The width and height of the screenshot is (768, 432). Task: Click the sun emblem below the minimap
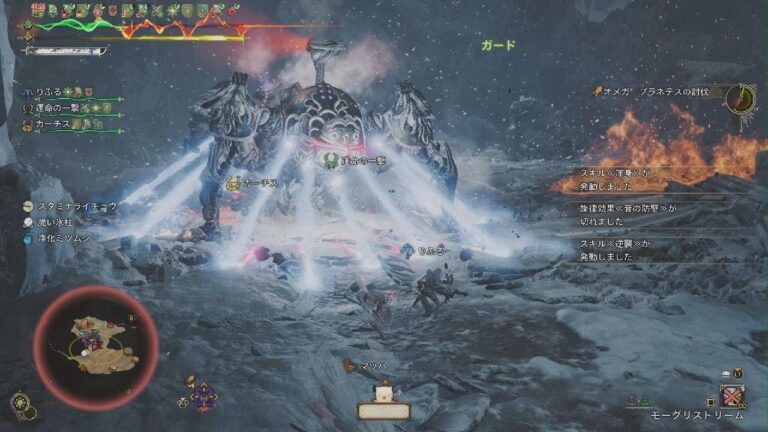[x=20, y=403]
